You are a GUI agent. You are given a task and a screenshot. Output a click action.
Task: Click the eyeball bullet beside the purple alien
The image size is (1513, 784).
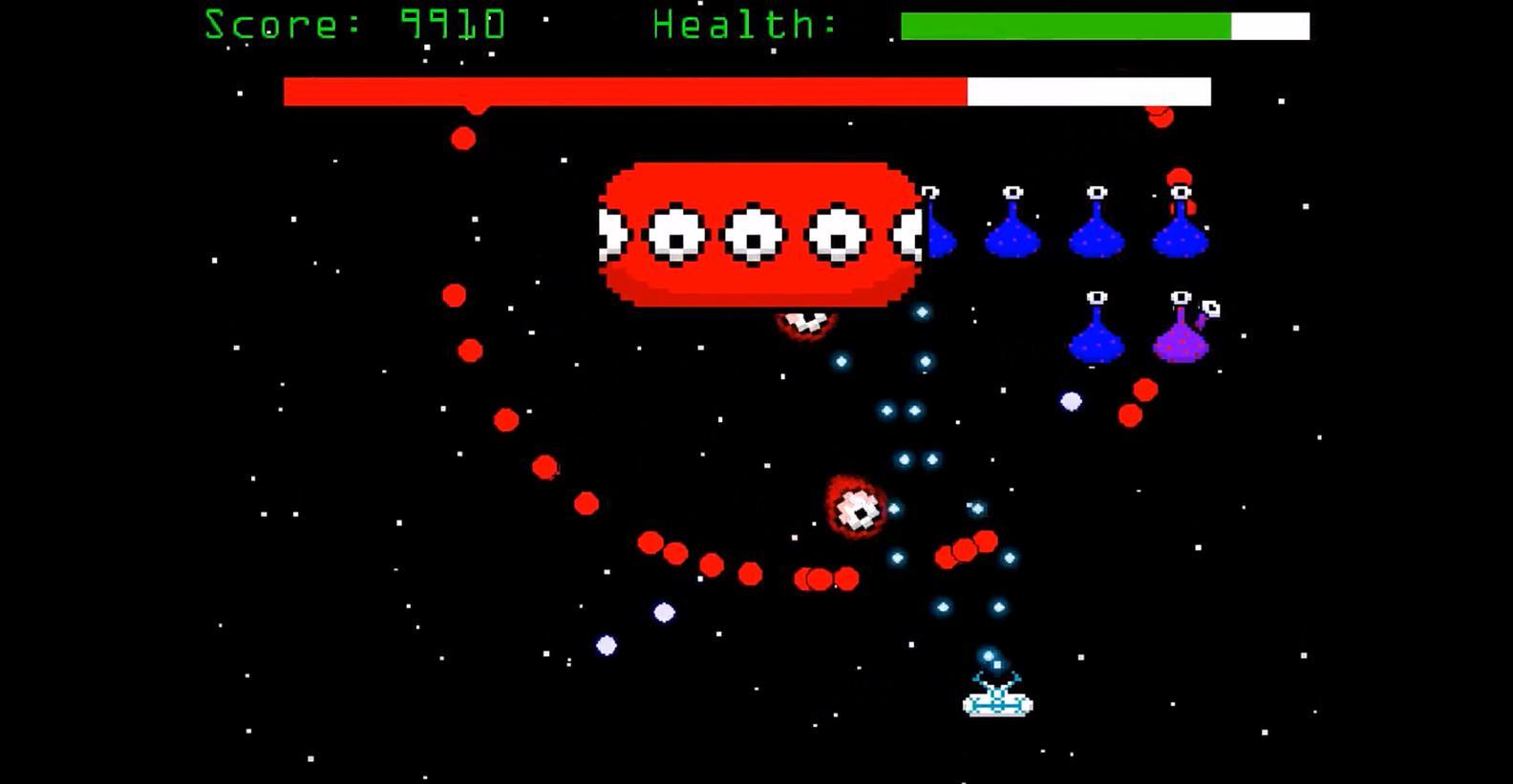1211,310
